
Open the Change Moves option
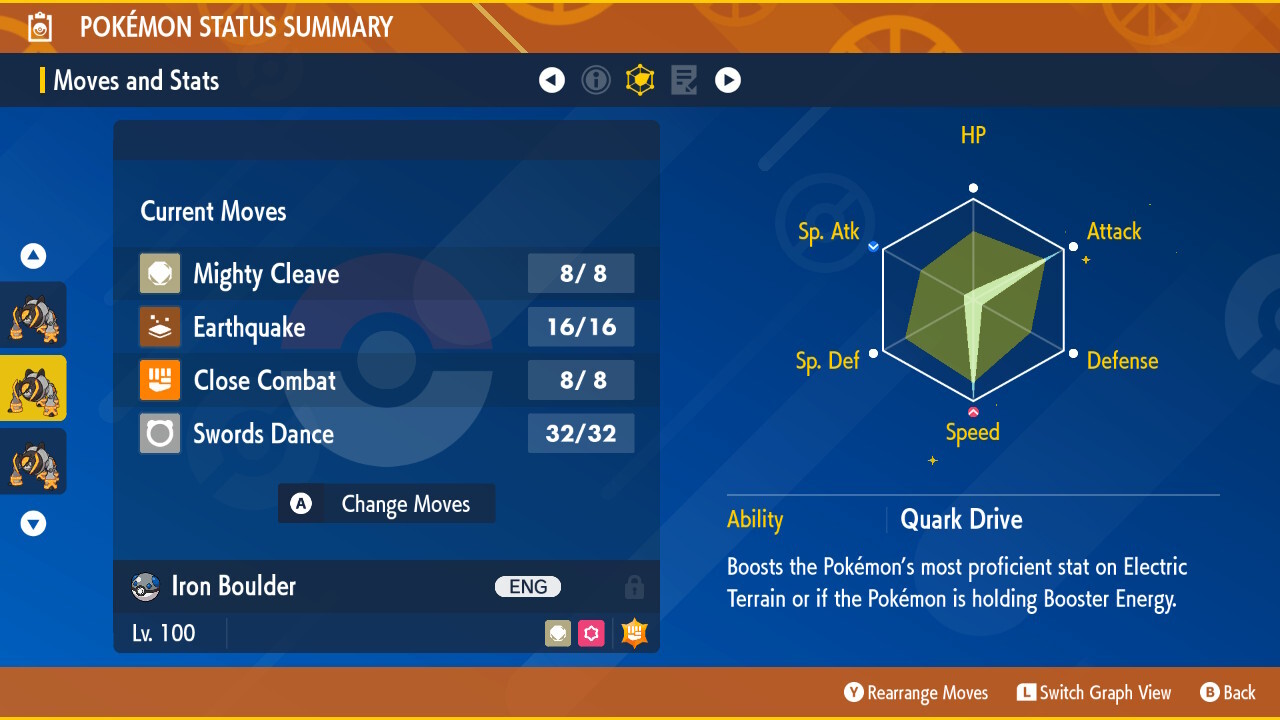tap(386, 504)
